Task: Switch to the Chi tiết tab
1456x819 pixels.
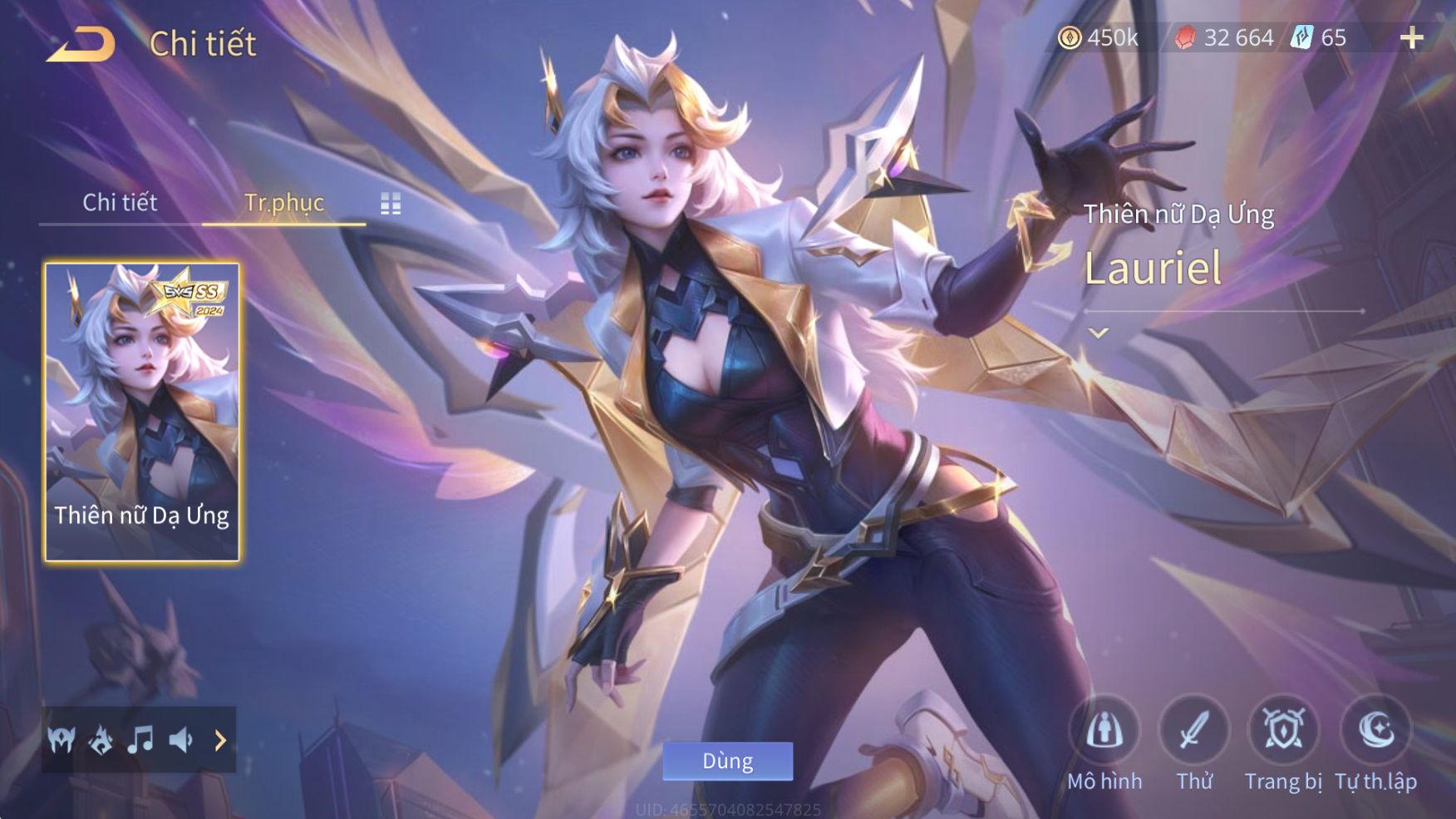Action: click(120, 202)
